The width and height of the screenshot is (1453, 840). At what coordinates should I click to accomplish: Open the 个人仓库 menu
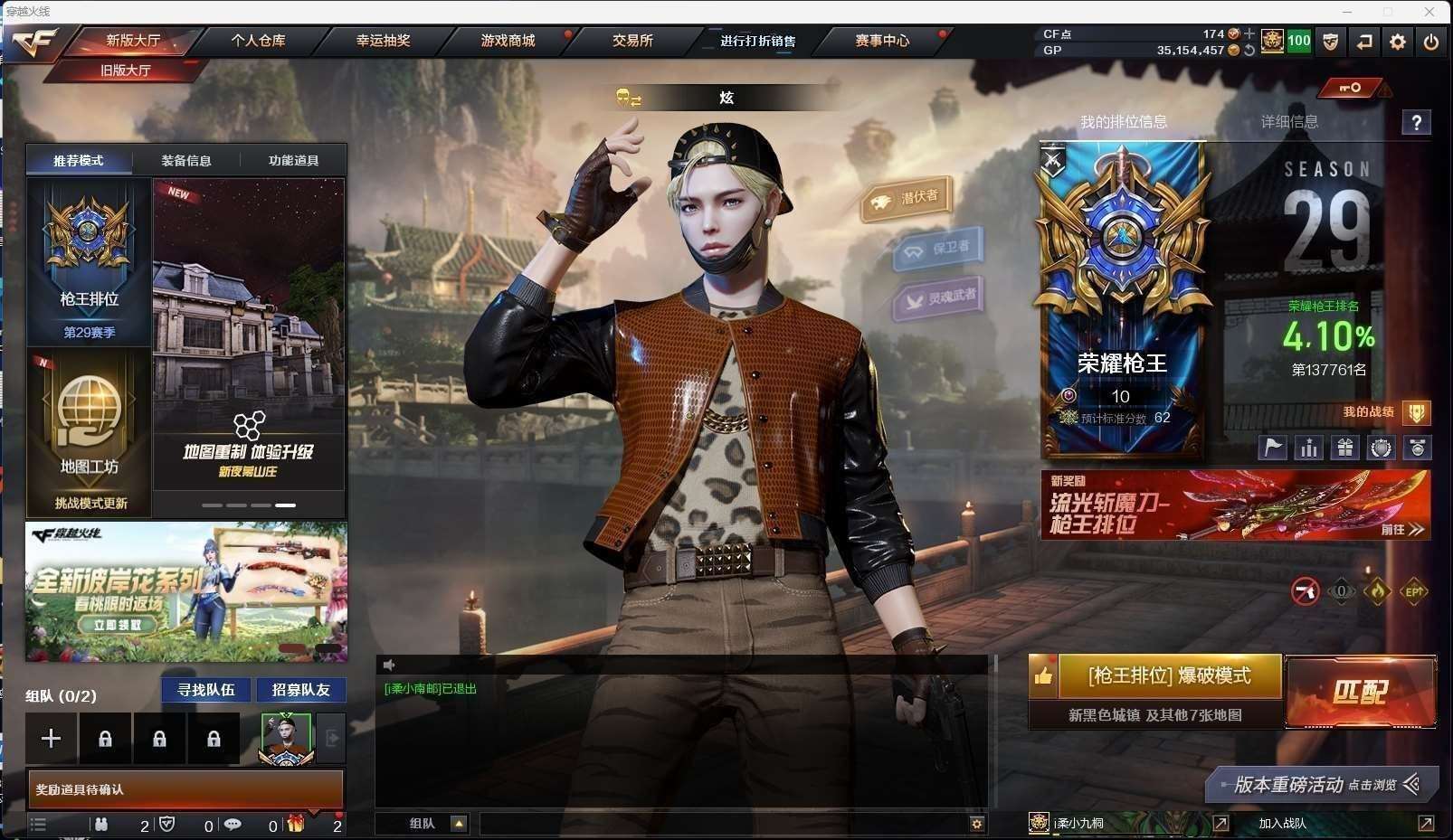[x=258, y=41]
